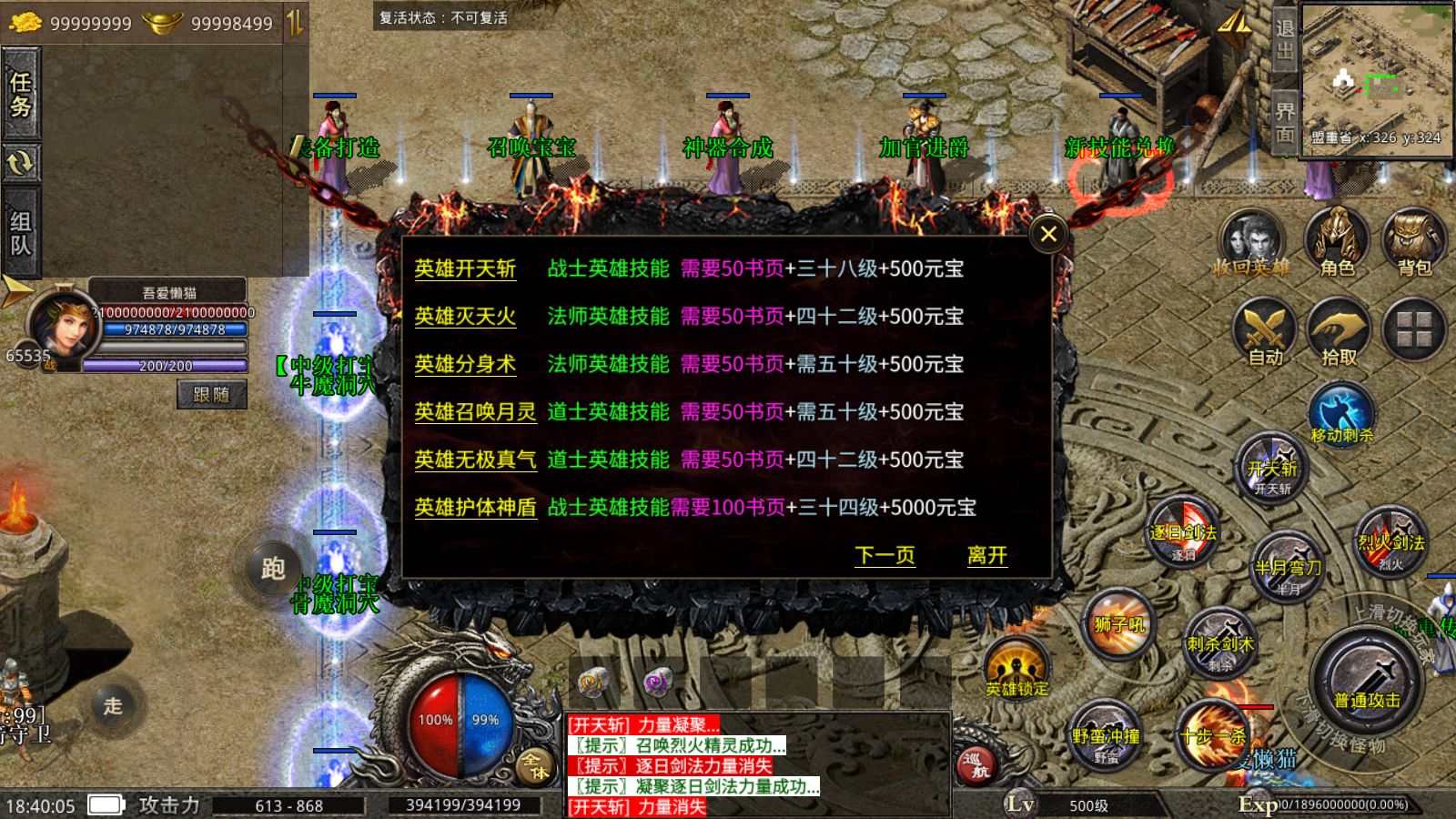The image size is (1456, 819).
Task: Open the 角色 character sheet
Action: click(1337, 241)
